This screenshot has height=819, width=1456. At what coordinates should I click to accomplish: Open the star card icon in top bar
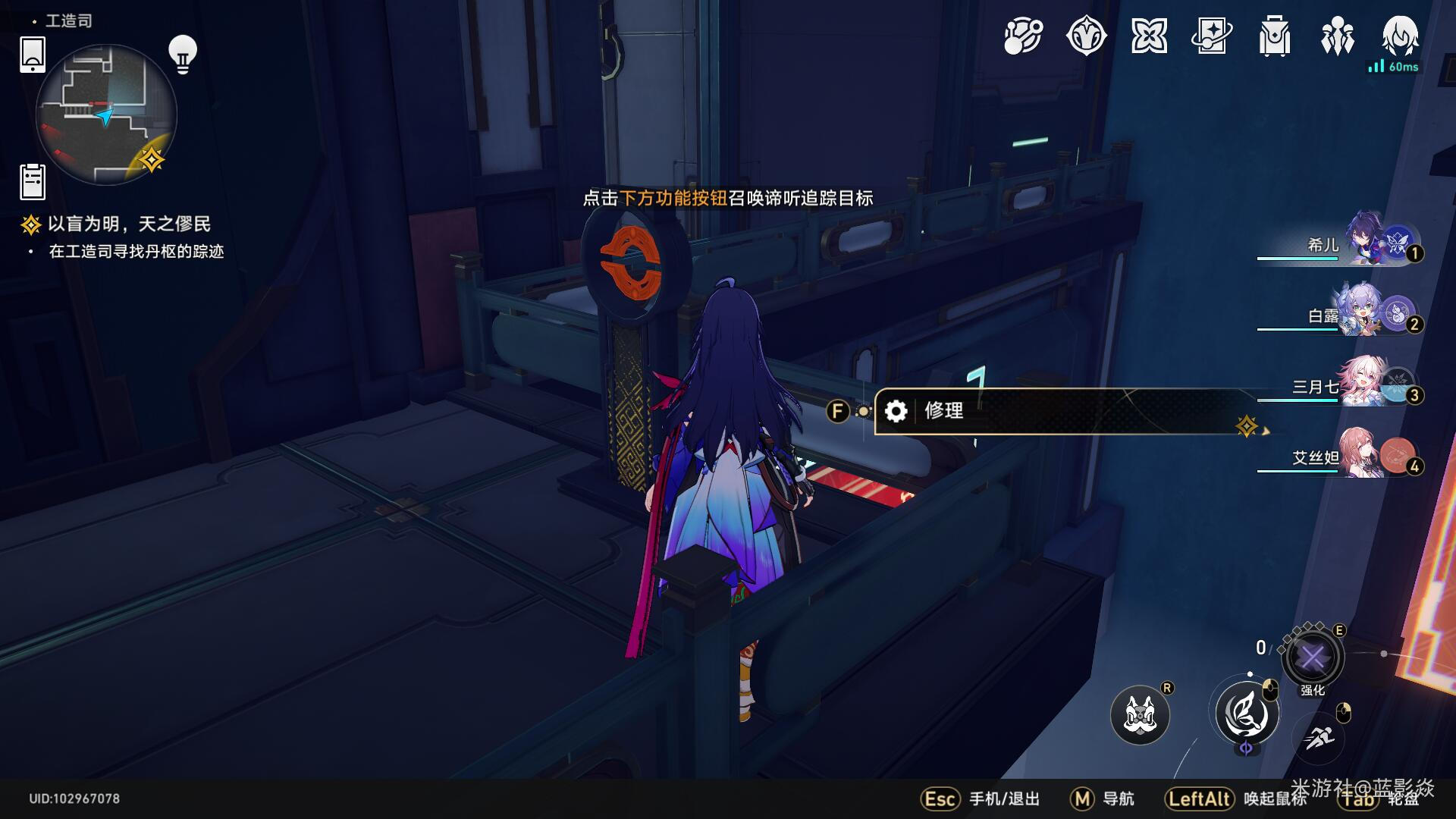pyautogui.click(x=1211, y=36)
